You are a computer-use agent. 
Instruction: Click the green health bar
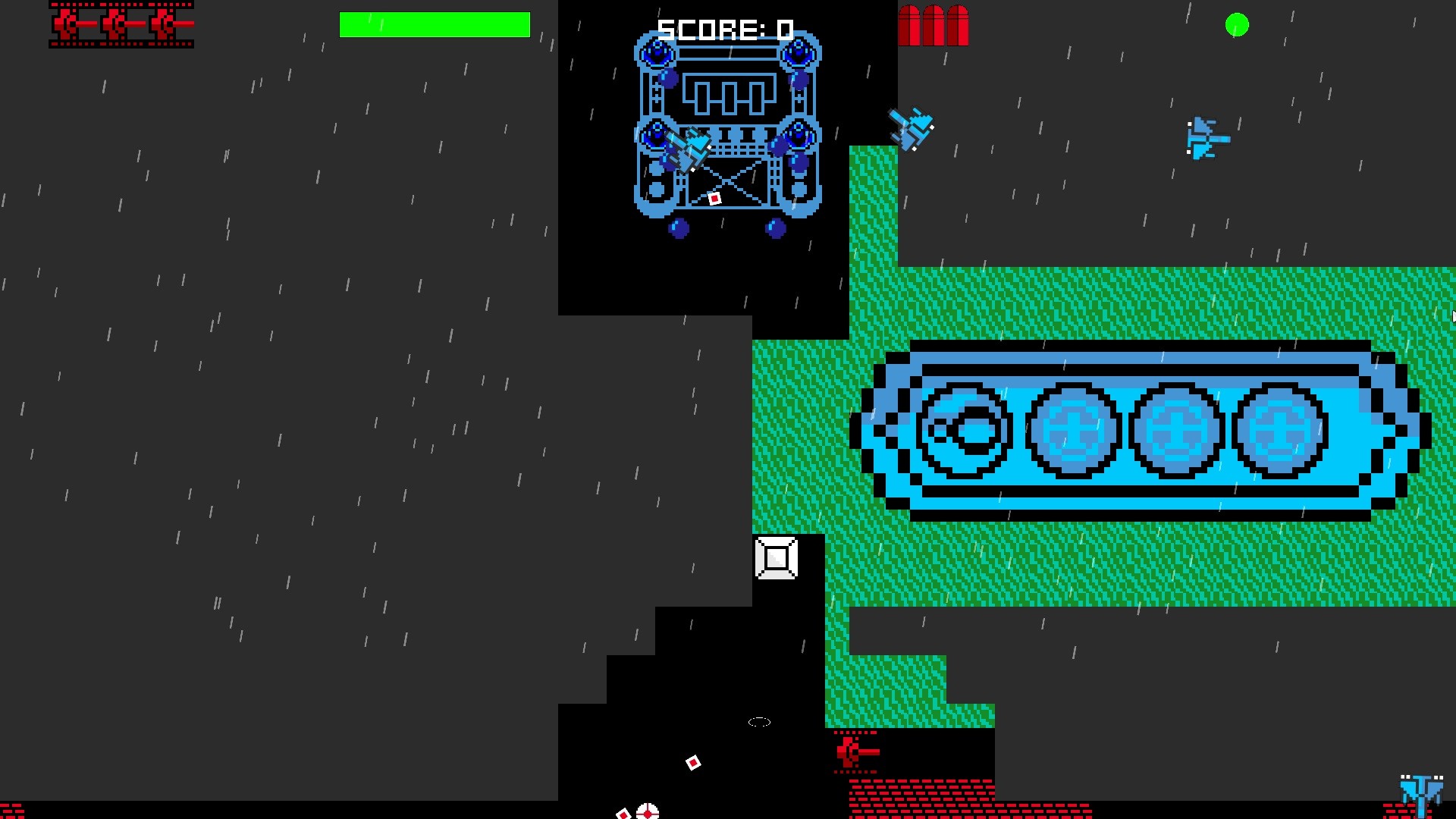pos(435,25)
